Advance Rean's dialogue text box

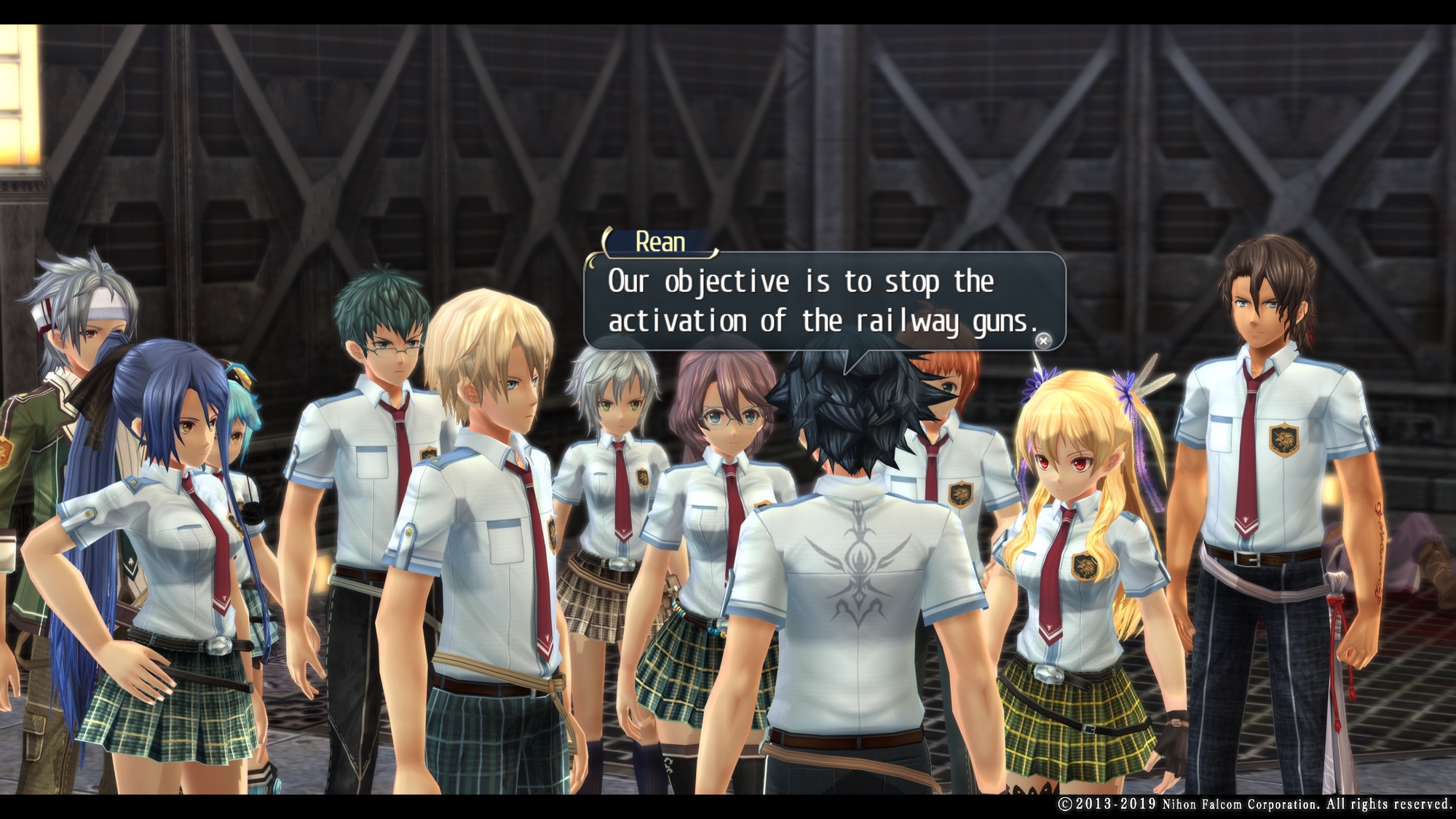coord(1043,341)
